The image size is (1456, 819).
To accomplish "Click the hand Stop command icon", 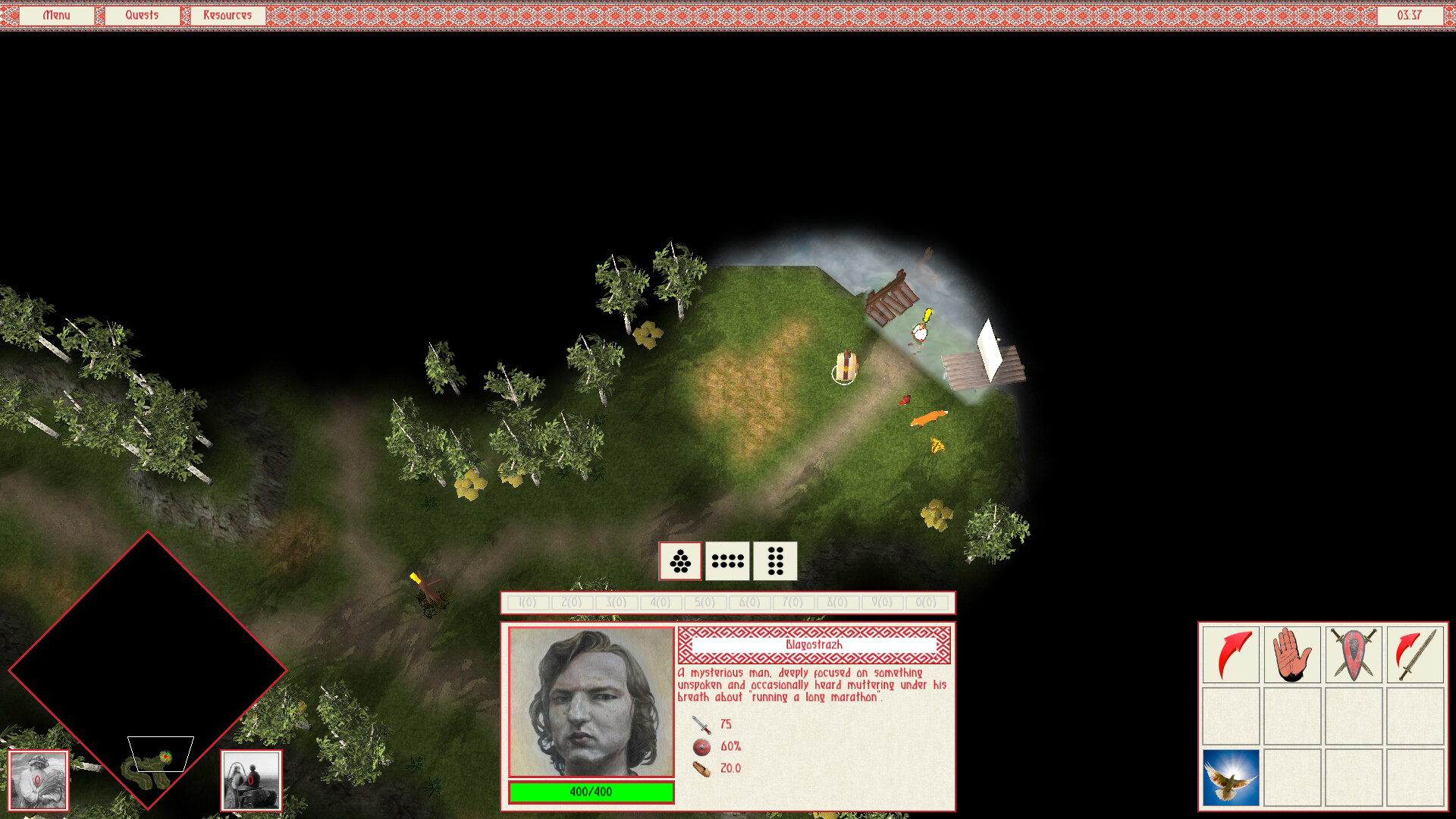I will pyautogui.click(x=1291, y=655).
